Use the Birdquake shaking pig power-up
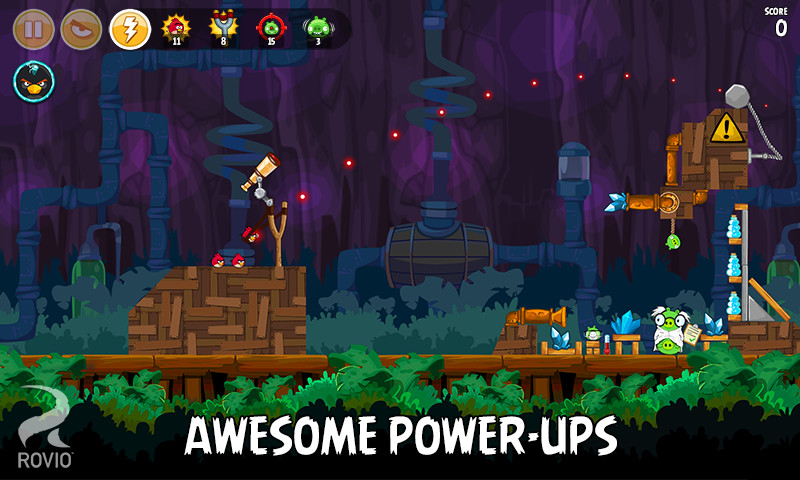 click(x=318, y=27)
